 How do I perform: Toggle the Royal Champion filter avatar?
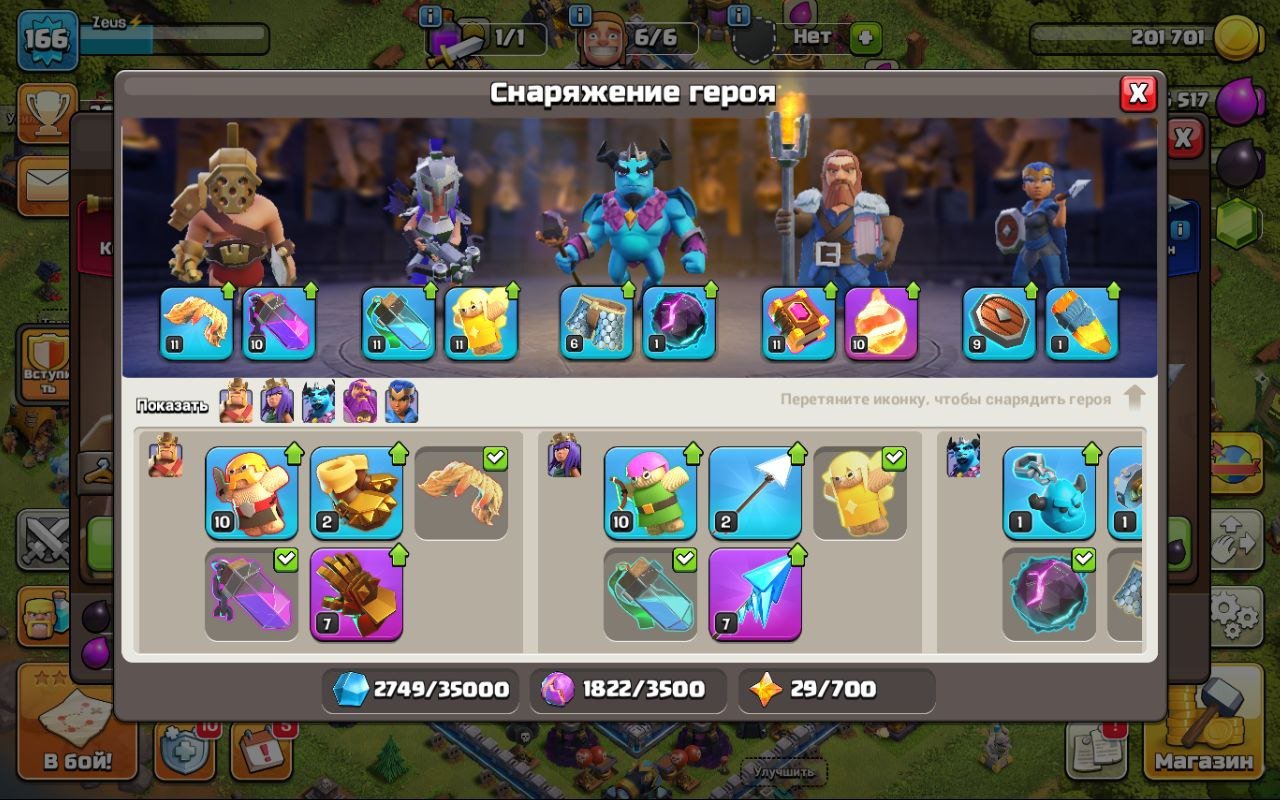399,400
